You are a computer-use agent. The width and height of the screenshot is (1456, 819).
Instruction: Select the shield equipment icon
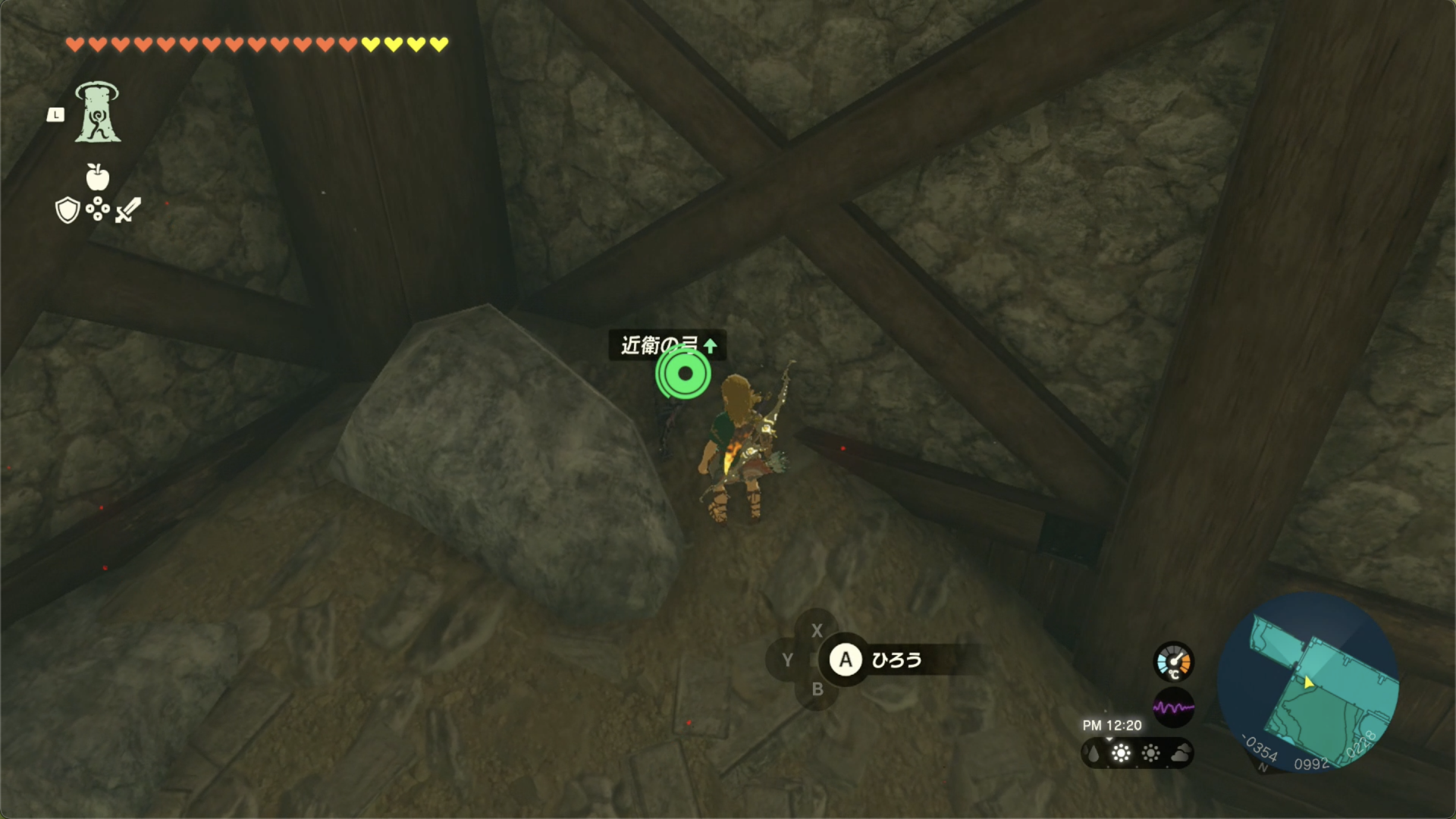pos(67,211)
